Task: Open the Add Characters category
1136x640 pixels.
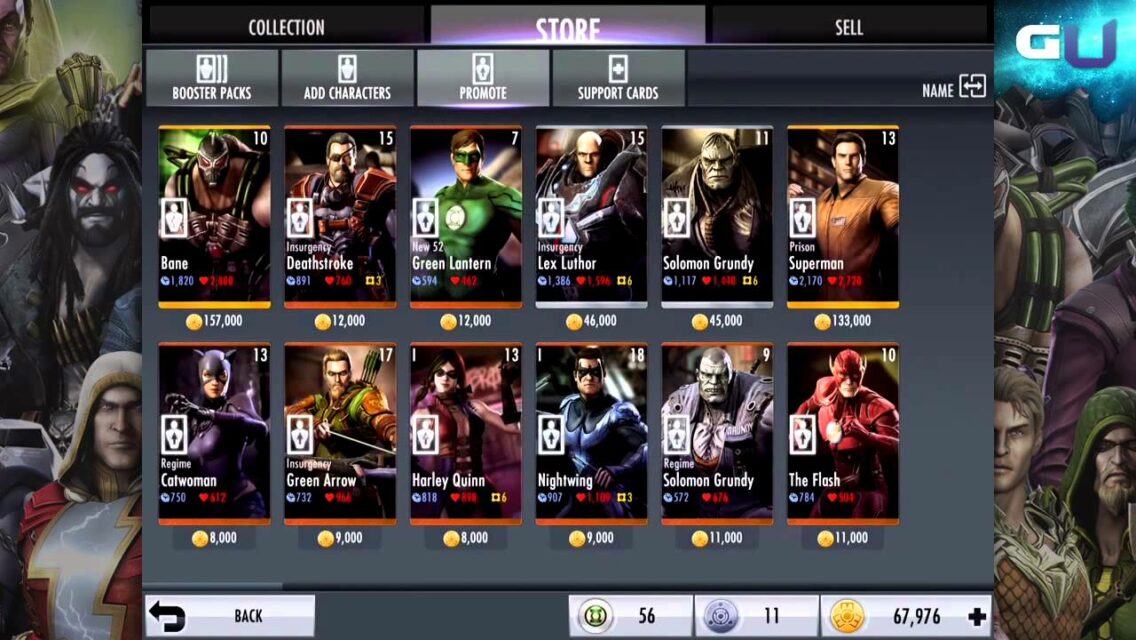Action: point(347,78)
